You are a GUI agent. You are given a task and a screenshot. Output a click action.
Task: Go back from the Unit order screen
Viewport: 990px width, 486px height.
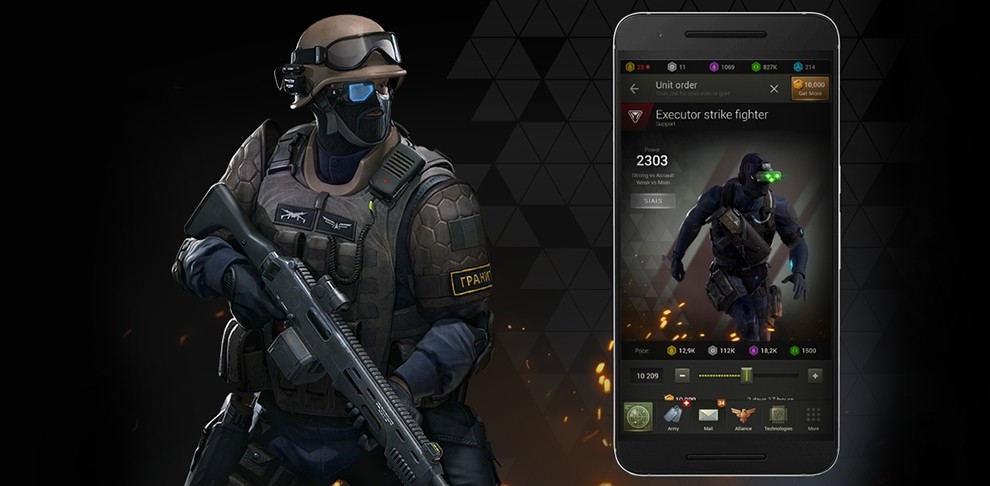point(634,89)
